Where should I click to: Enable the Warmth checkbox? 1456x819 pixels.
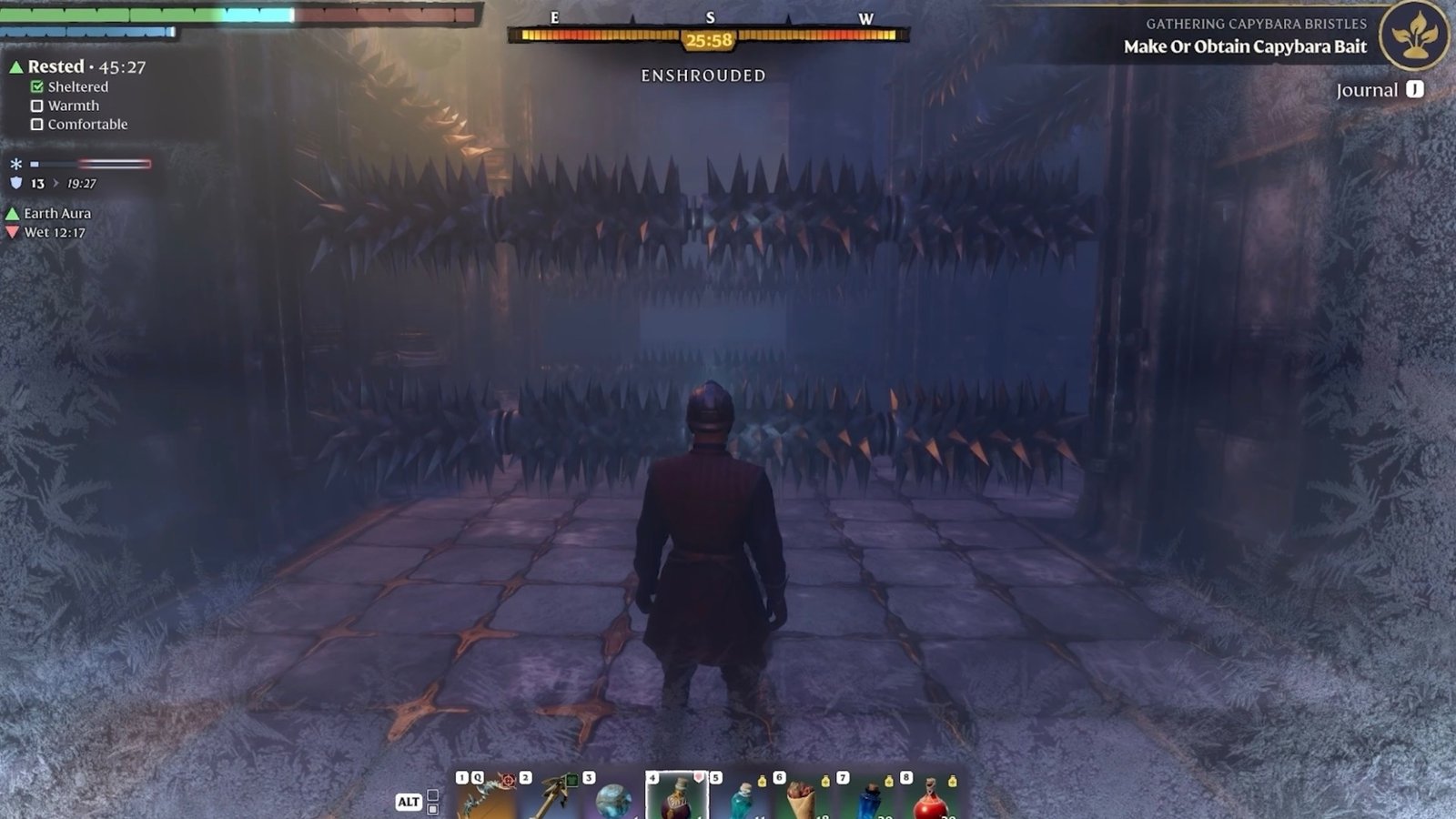[36, 106]
